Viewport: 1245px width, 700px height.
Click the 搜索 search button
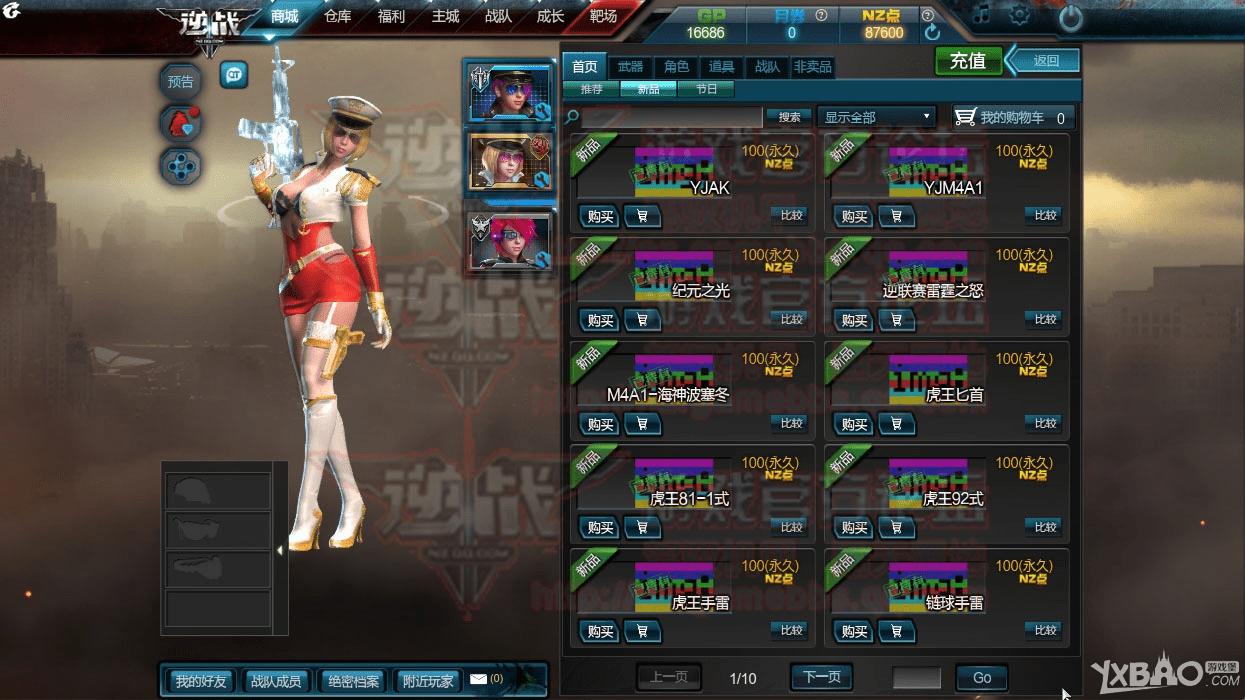[x=789, y=117]
